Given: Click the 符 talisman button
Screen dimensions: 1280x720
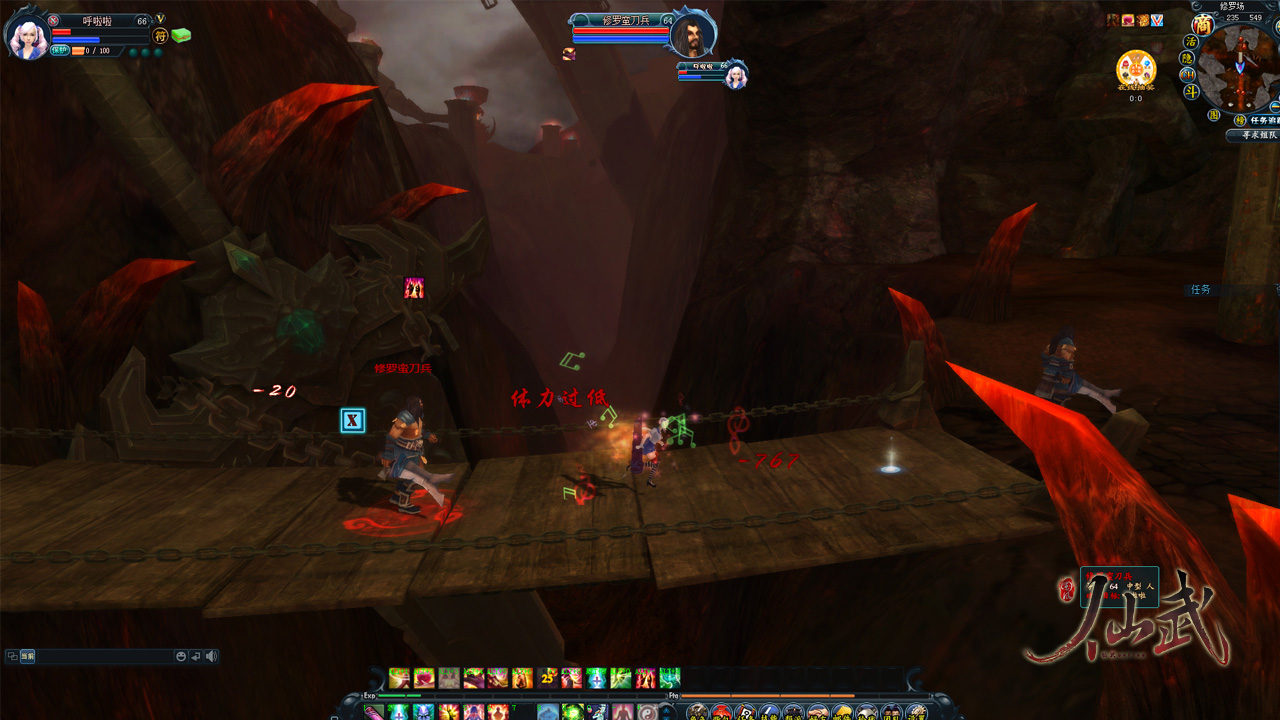Looking at the screenshot, I should [x=160, y=36].
